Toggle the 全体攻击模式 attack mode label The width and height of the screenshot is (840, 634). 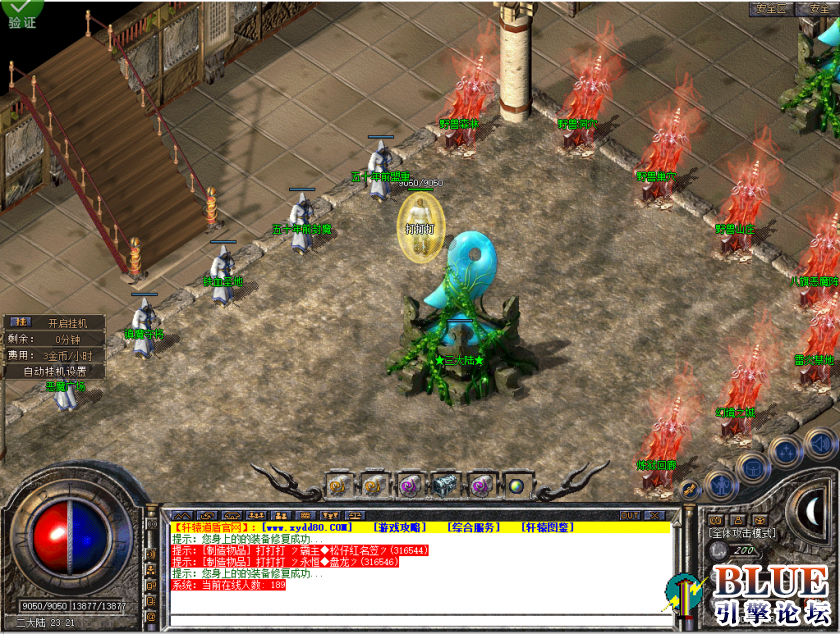(742, 533)
